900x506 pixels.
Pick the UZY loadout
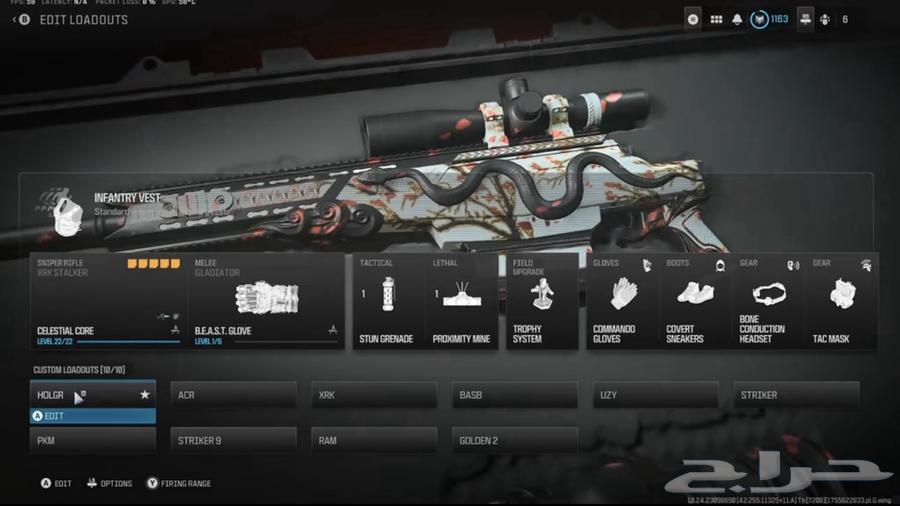[x=655, y=395]
